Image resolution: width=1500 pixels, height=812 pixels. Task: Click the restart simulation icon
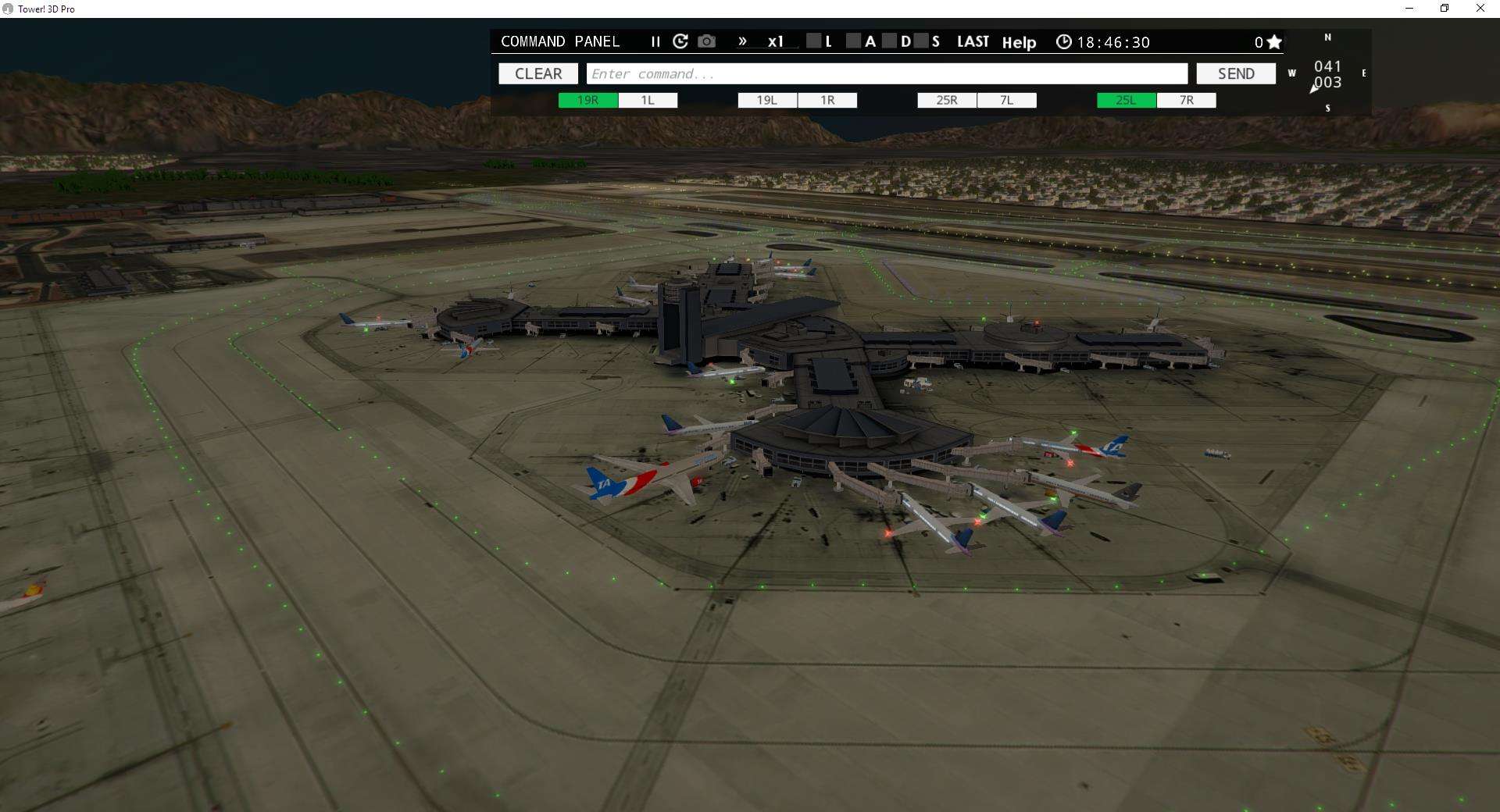point(680,41)
